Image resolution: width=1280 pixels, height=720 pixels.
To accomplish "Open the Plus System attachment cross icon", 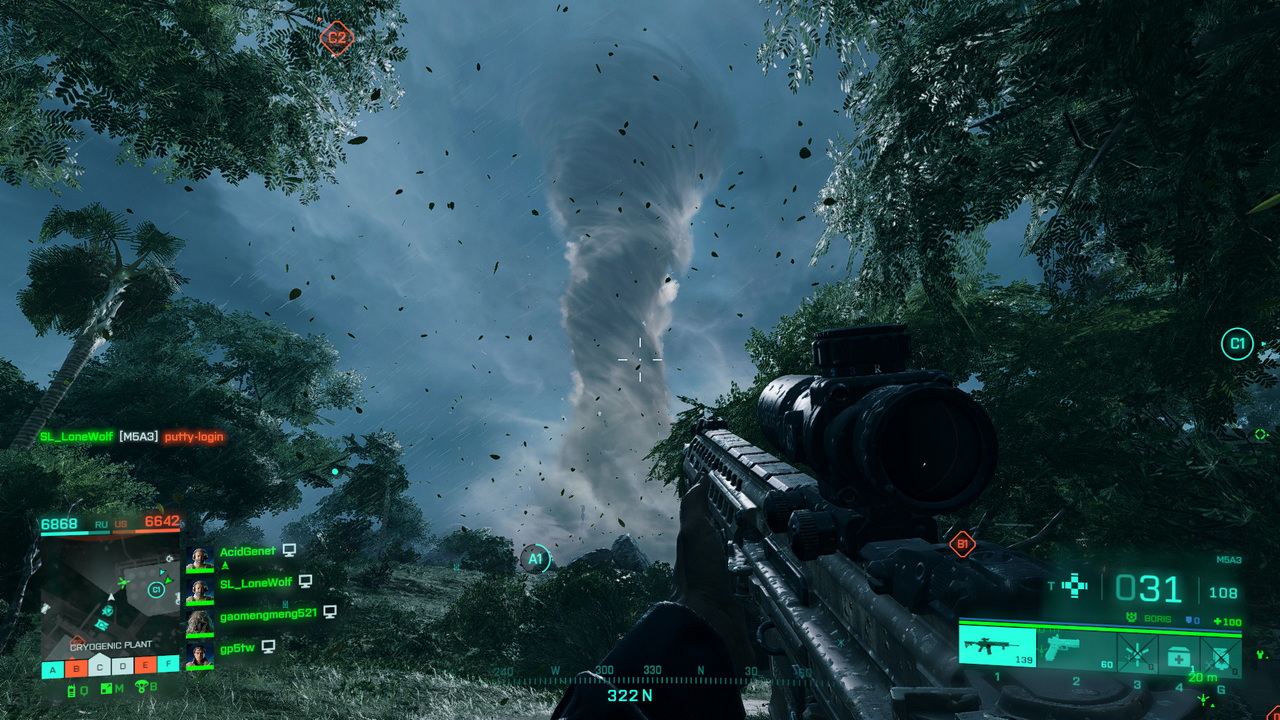I will click(x=1074, y=586).
